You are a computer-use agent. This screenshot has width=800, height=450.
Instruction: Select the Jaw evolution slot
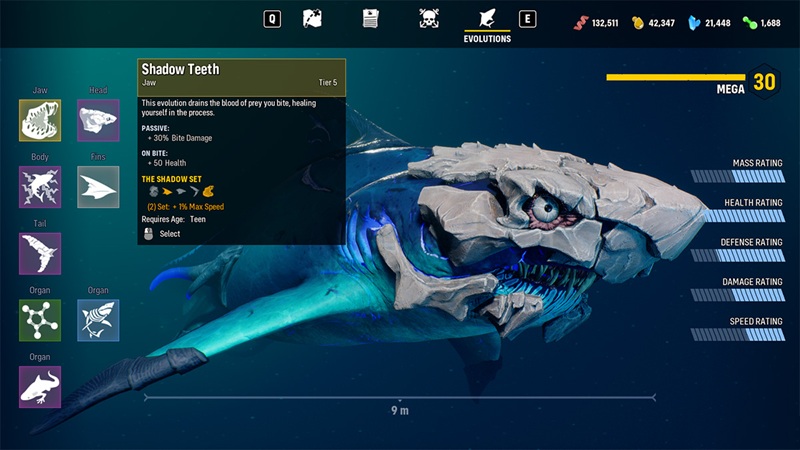(40, 121)
